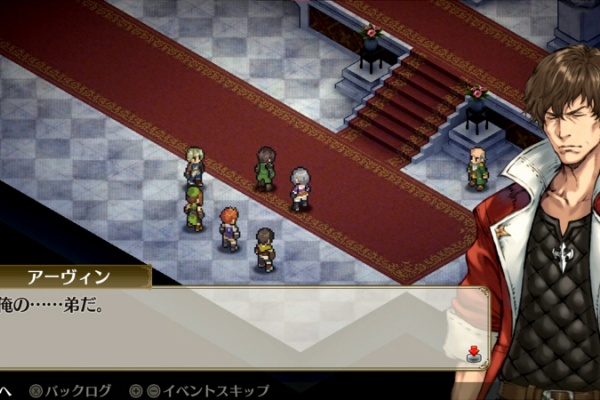This screenshot has width=600, height=400.
Task: Click the red arrow advance-dialogue indicator
Action: coord(474,352)
